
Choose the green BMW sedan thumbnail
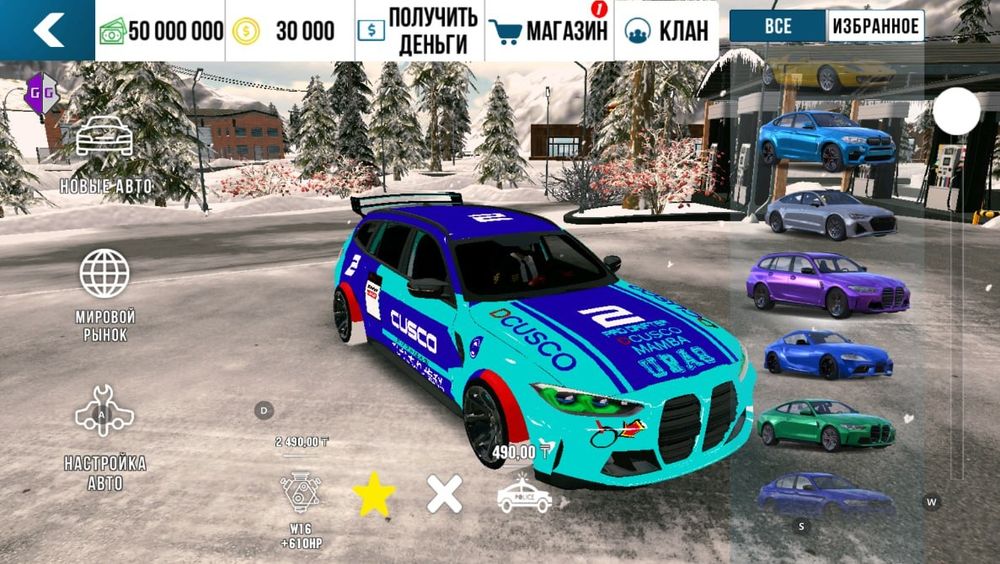pos(826,425)
